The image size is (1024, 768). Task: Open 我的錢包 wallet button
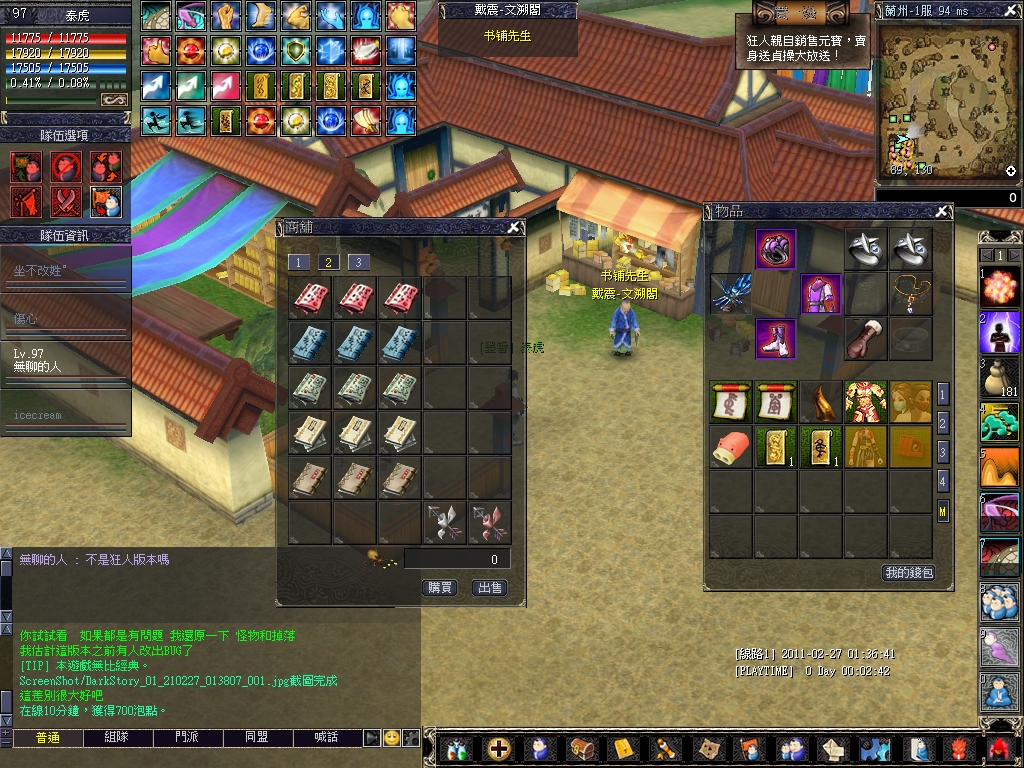point(908,573)
